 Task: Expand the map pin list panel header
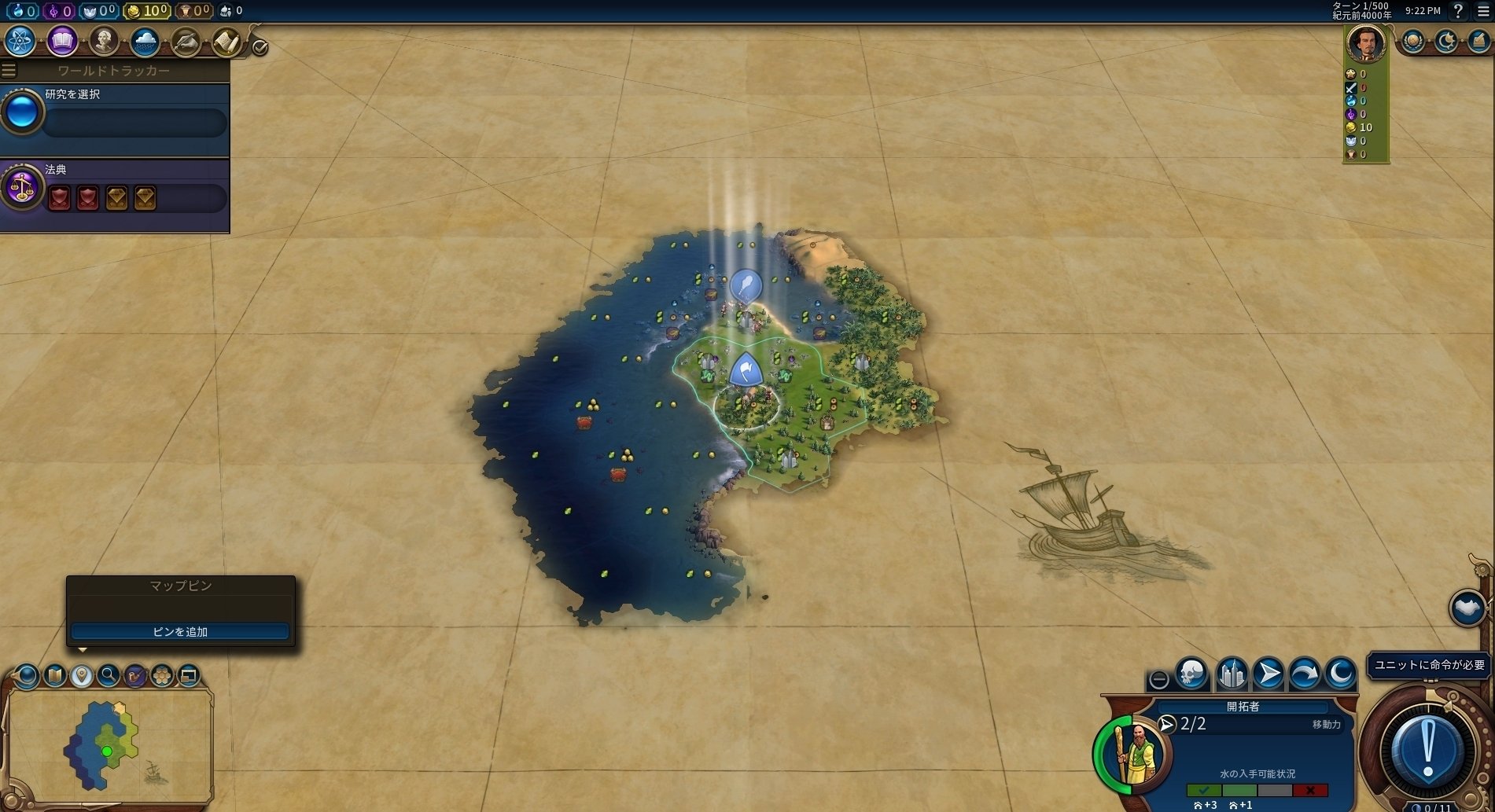pos(181,586)
